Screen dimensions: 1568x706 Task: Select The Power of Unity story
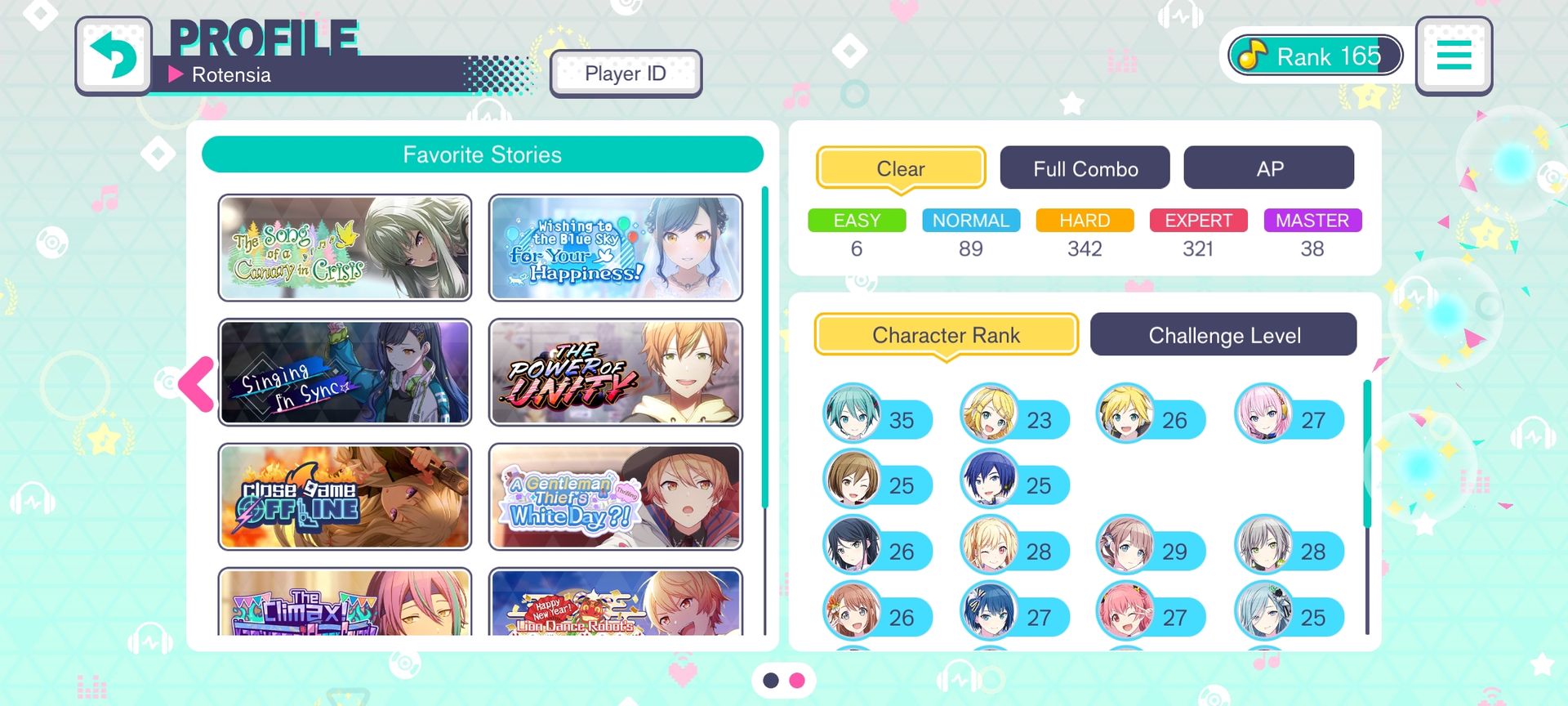616,373
